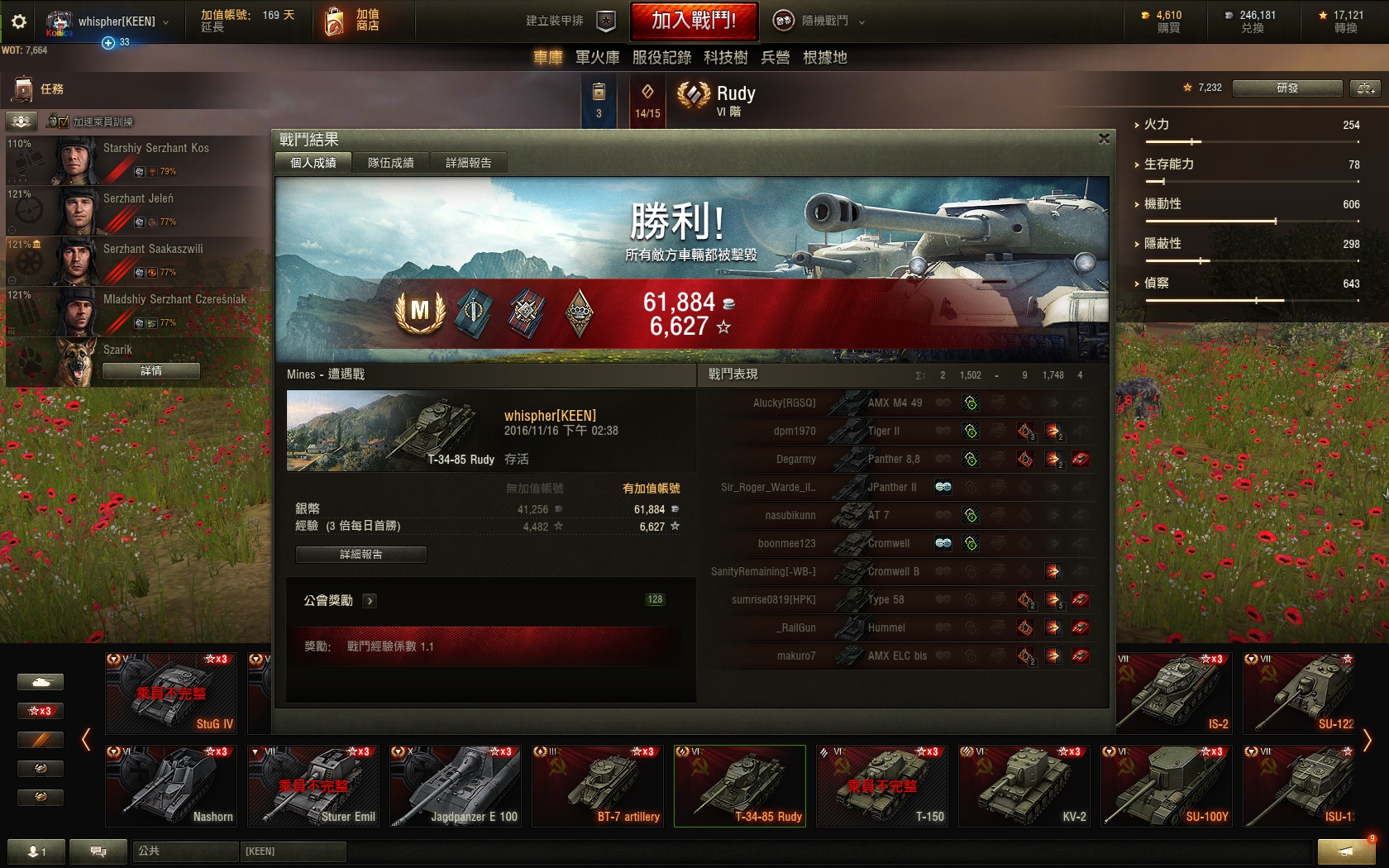Open the gear settings icon
This screenshot has height=868, width=1389.
pos(18,21)
